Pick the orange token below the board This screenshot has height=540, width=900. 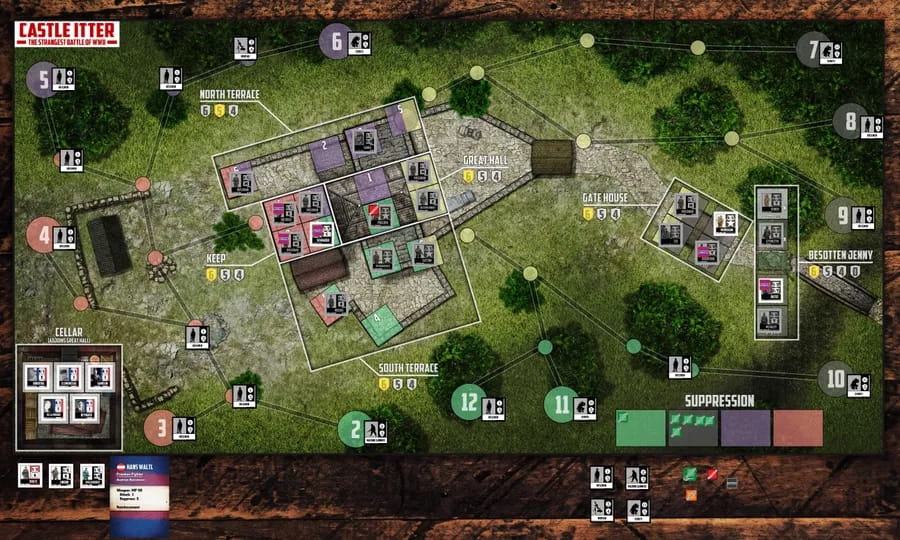point(690,493)
